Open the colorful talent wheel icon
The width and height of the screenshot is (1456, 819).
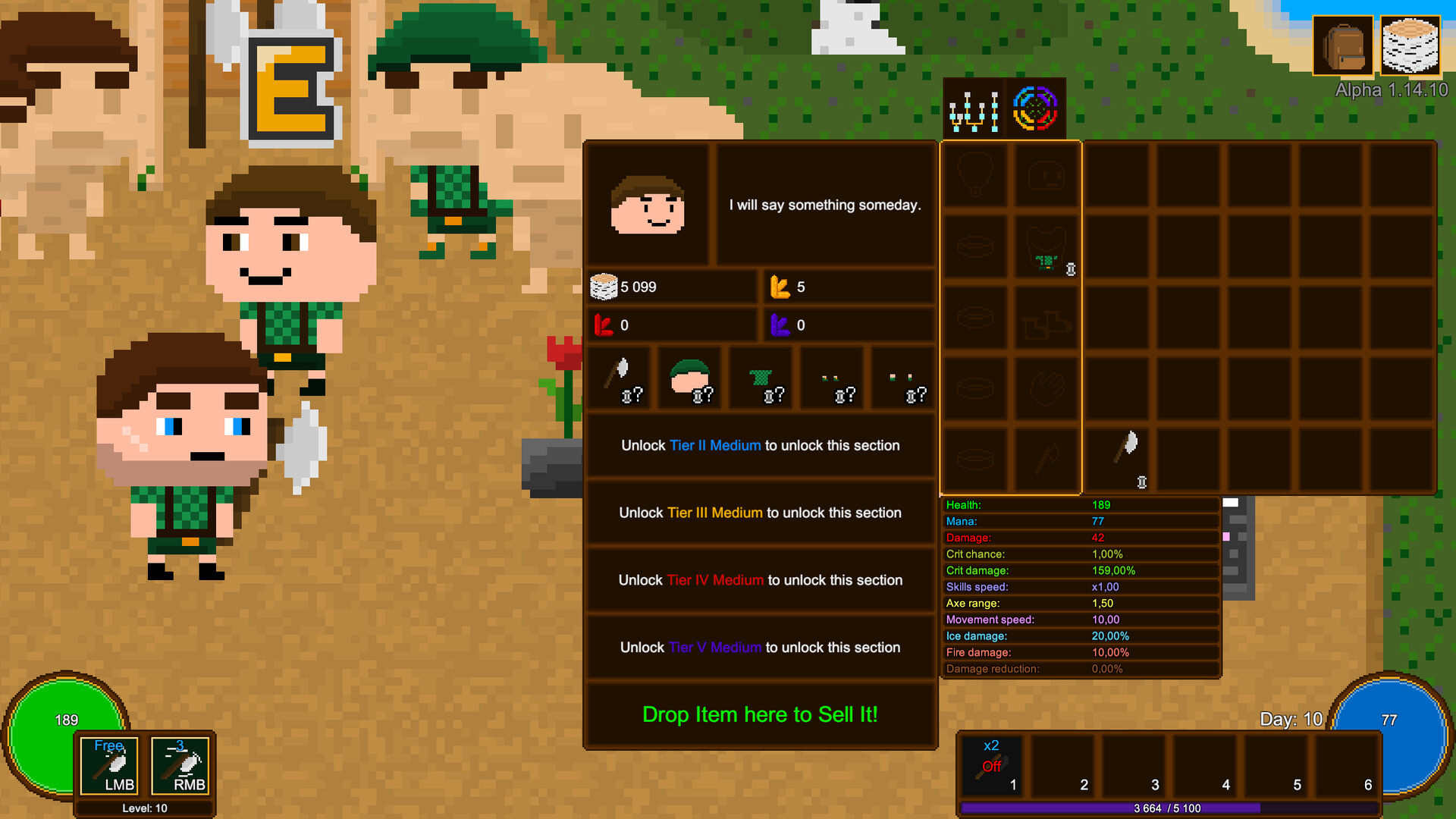tap(1034, 107)
